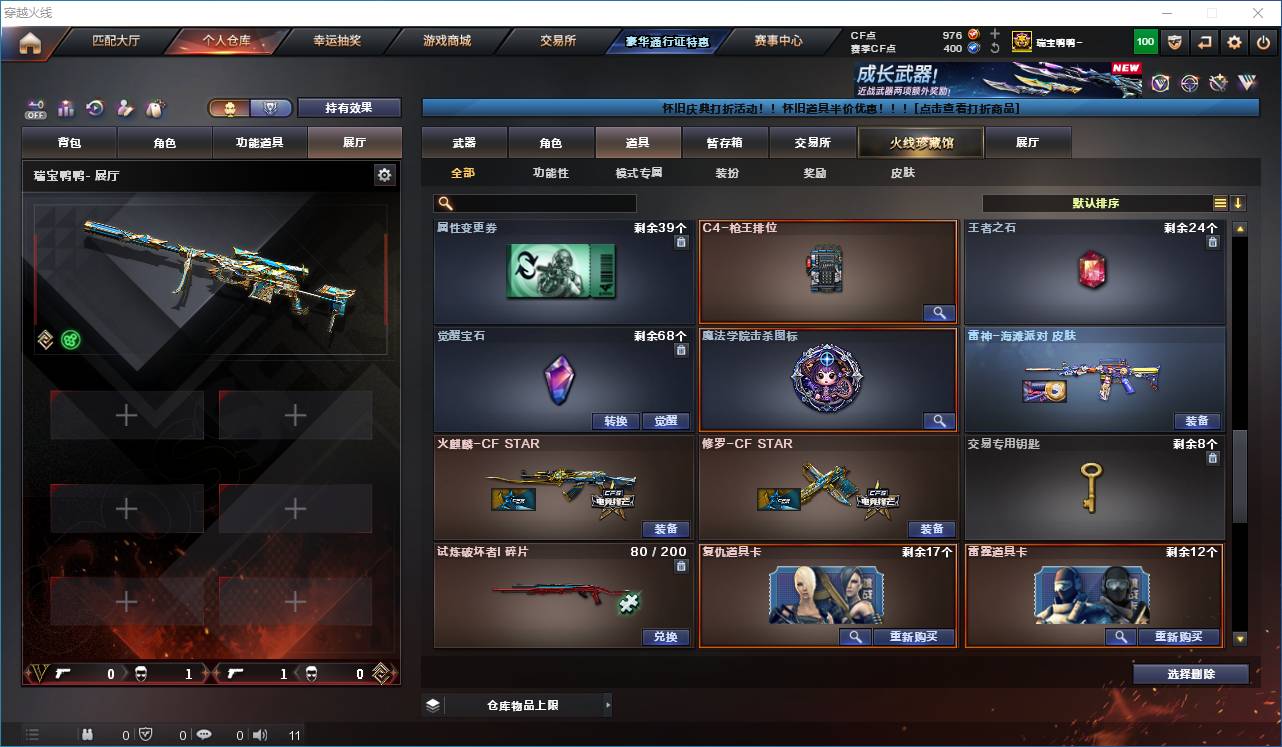Click the gear toggle on the 瑞宝鸭鸭 showroom header
This screenshot has width=1282, height=747.
tap(384, 174)
